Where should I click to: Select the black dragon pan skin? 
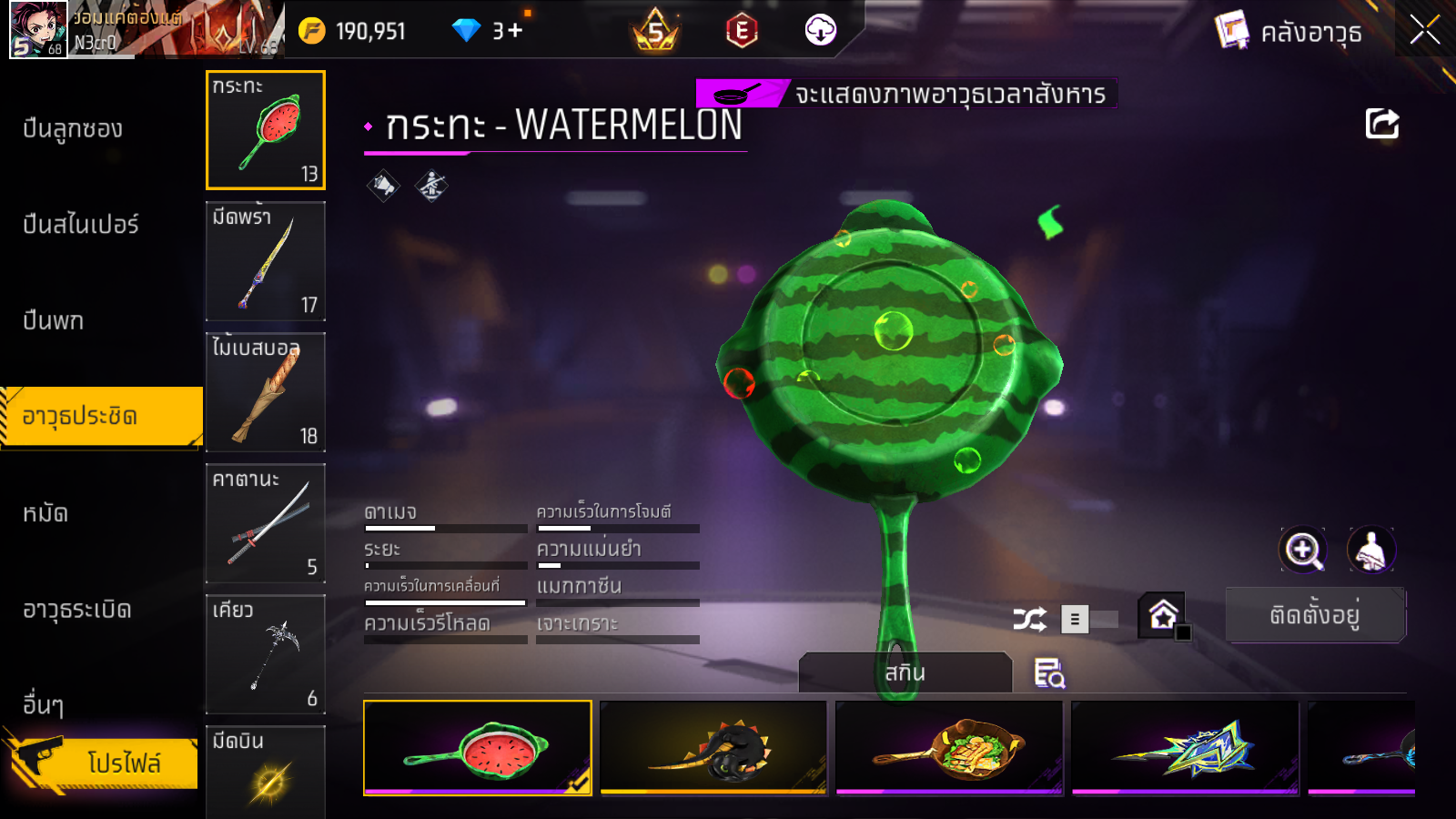pyautogui.click(x=713, y=748)
